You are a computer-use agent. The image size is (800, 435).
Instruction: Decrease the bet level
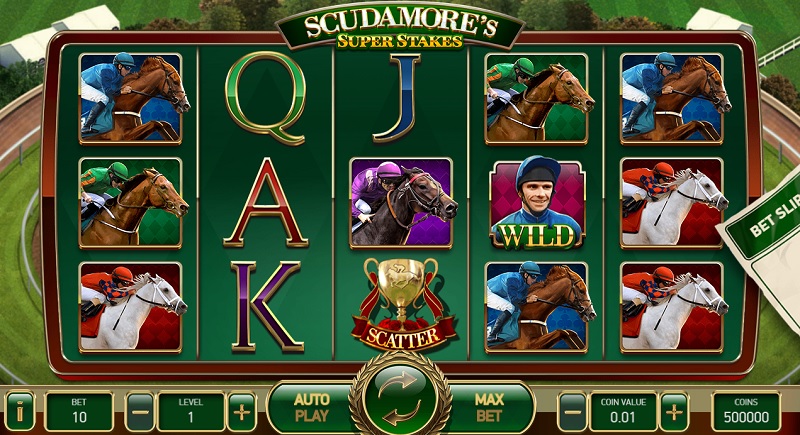(141, 410)
